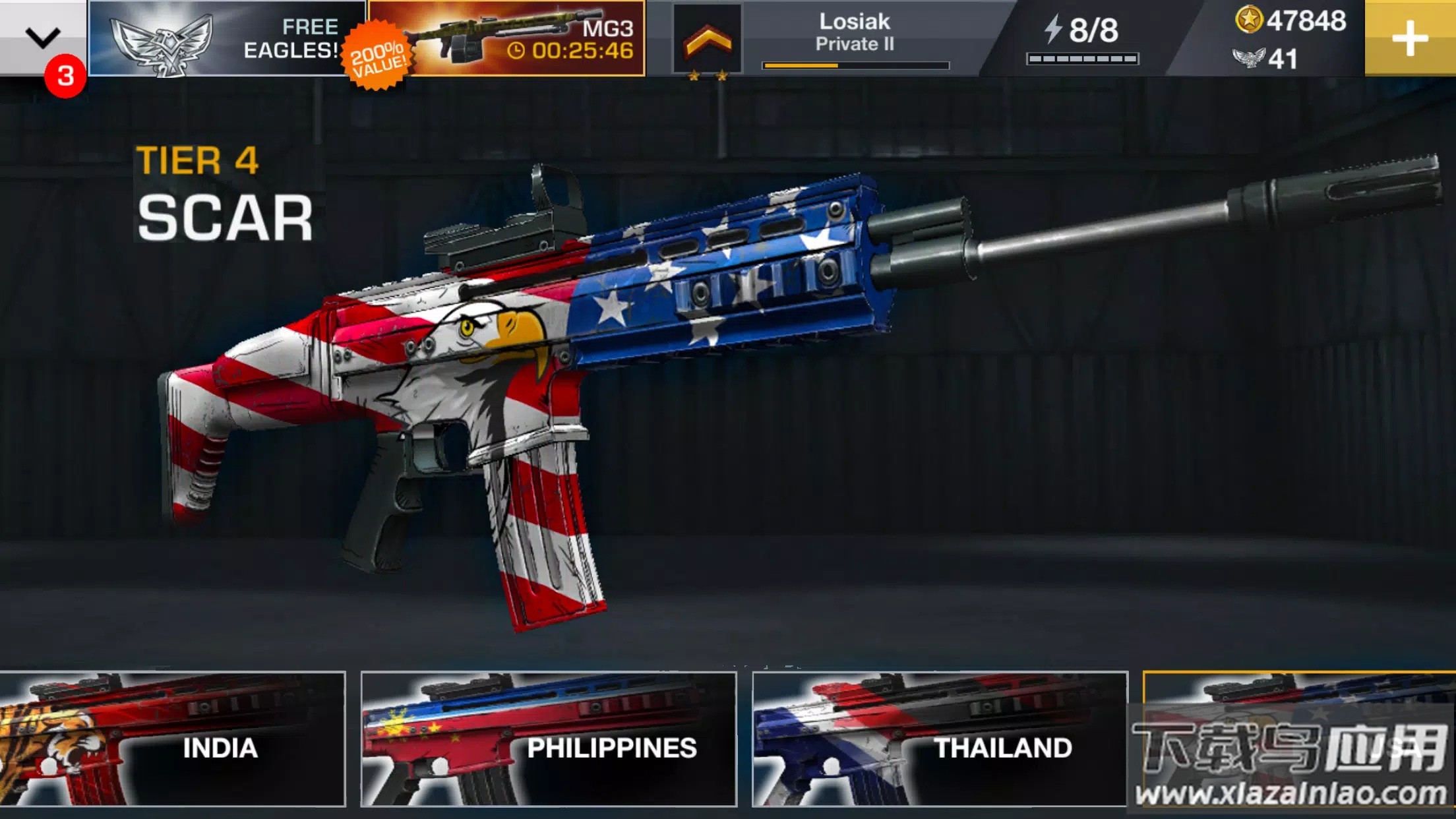Select the TIER 4 SCAR label
The width and height of the screenshot is (1456, 819).
[224, 191]
